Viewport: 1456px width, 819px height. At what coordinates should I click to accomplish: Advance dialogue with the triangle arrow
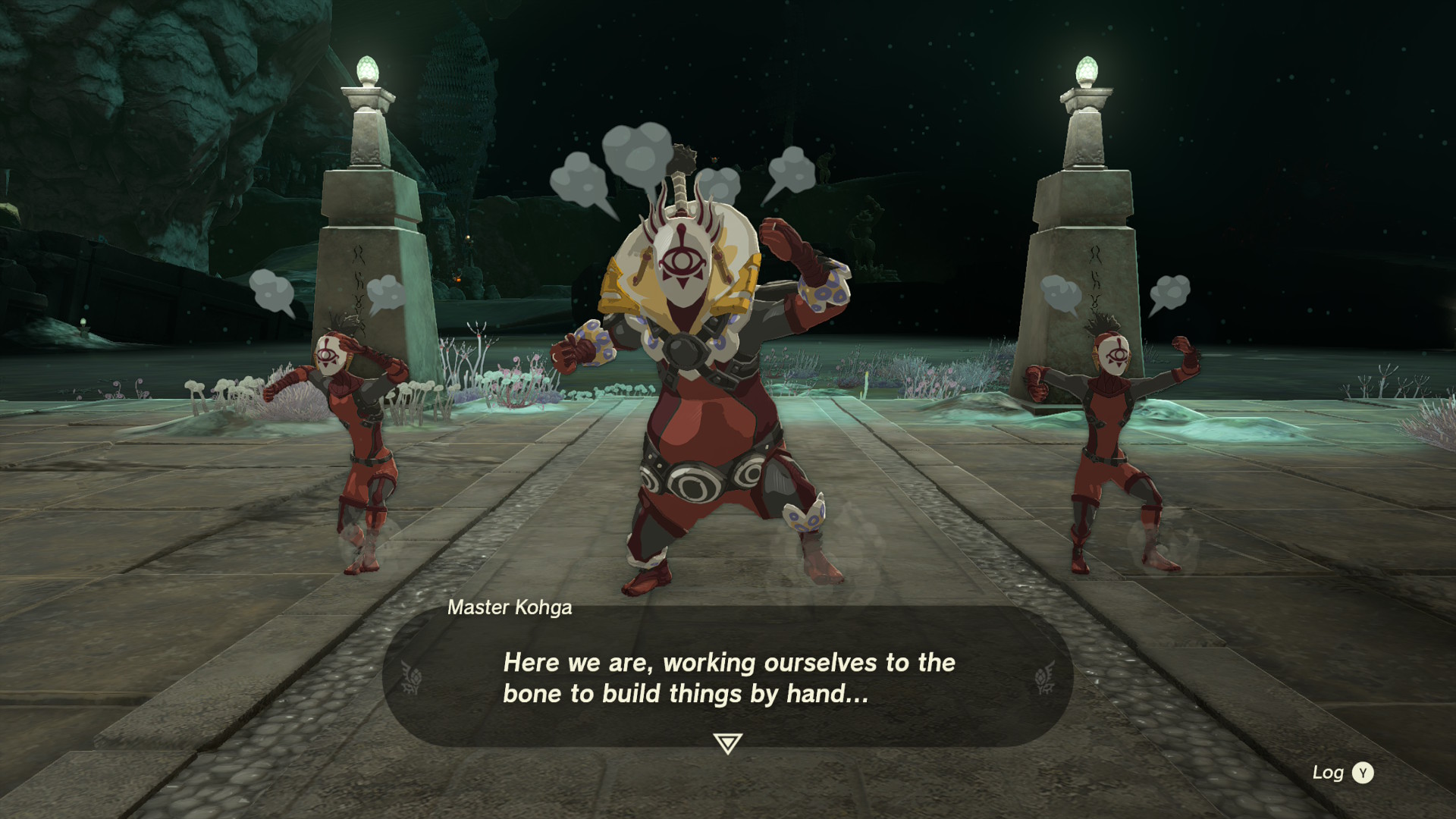click(x=727, y=743)
